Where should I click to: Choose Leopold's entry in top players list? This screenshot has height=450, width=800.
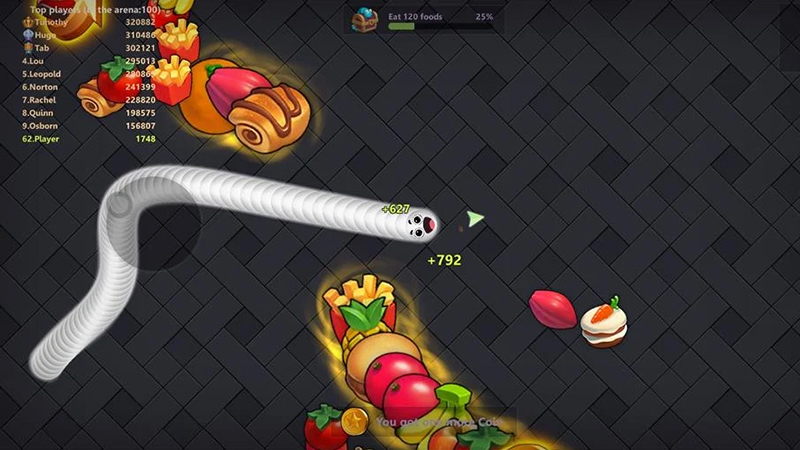90,74
